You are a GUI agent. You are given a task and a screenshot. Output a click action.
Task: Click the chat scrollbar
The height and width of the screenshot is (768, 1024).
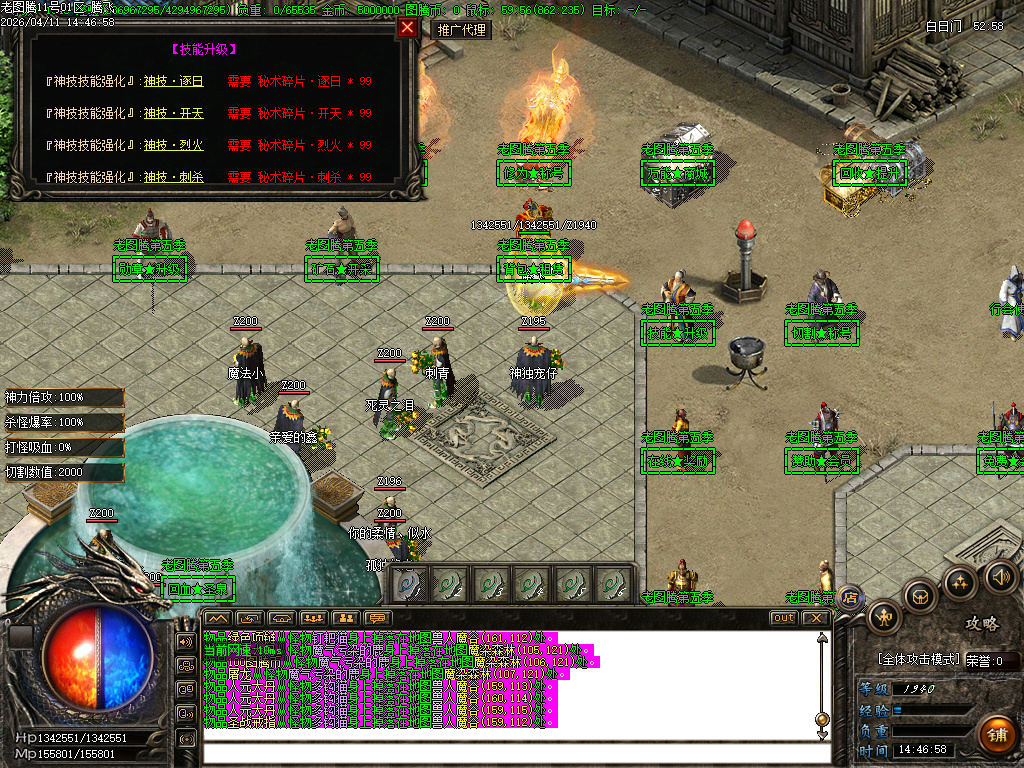(x=822, y=680)
